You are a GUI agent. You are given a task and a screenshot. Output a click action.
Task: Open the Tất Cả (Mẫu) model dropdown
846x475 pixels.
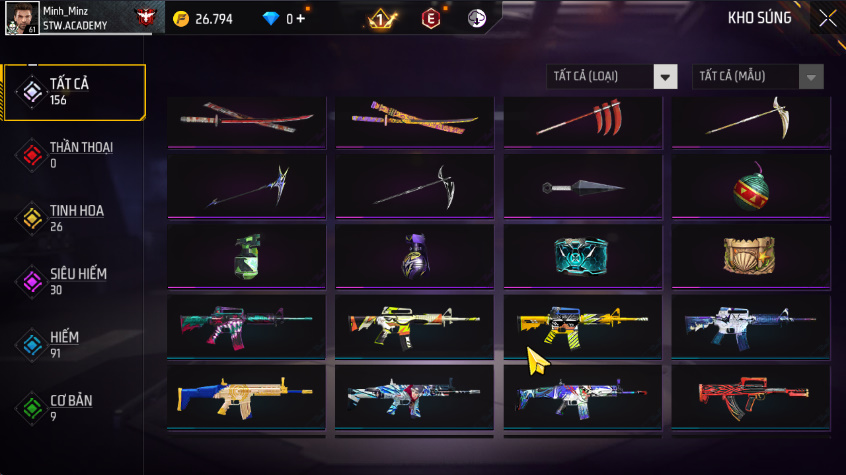[x=758, y=77]
